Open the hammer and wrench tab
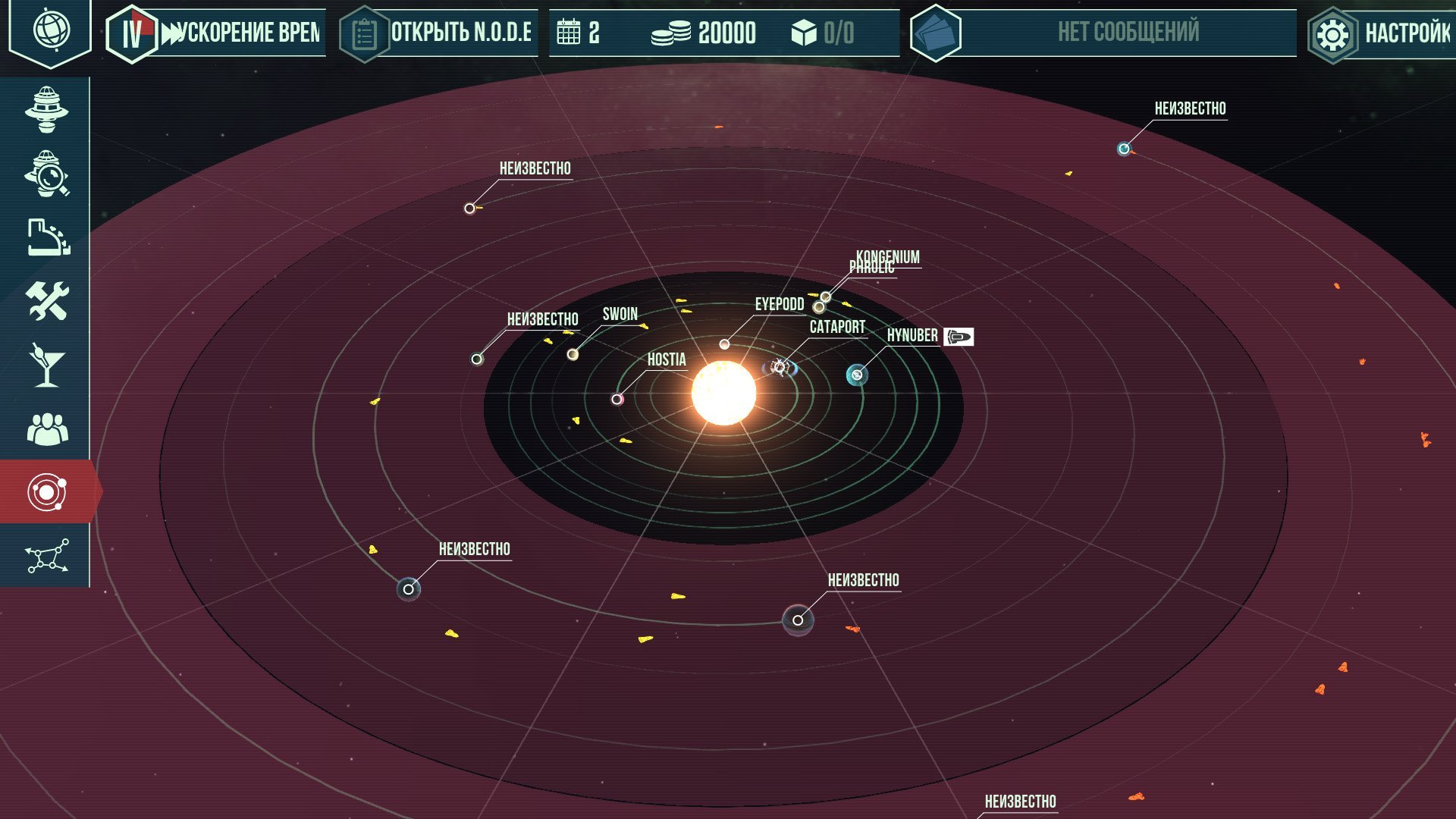This screenshot has width=1456, height=819. pos(46,301)
